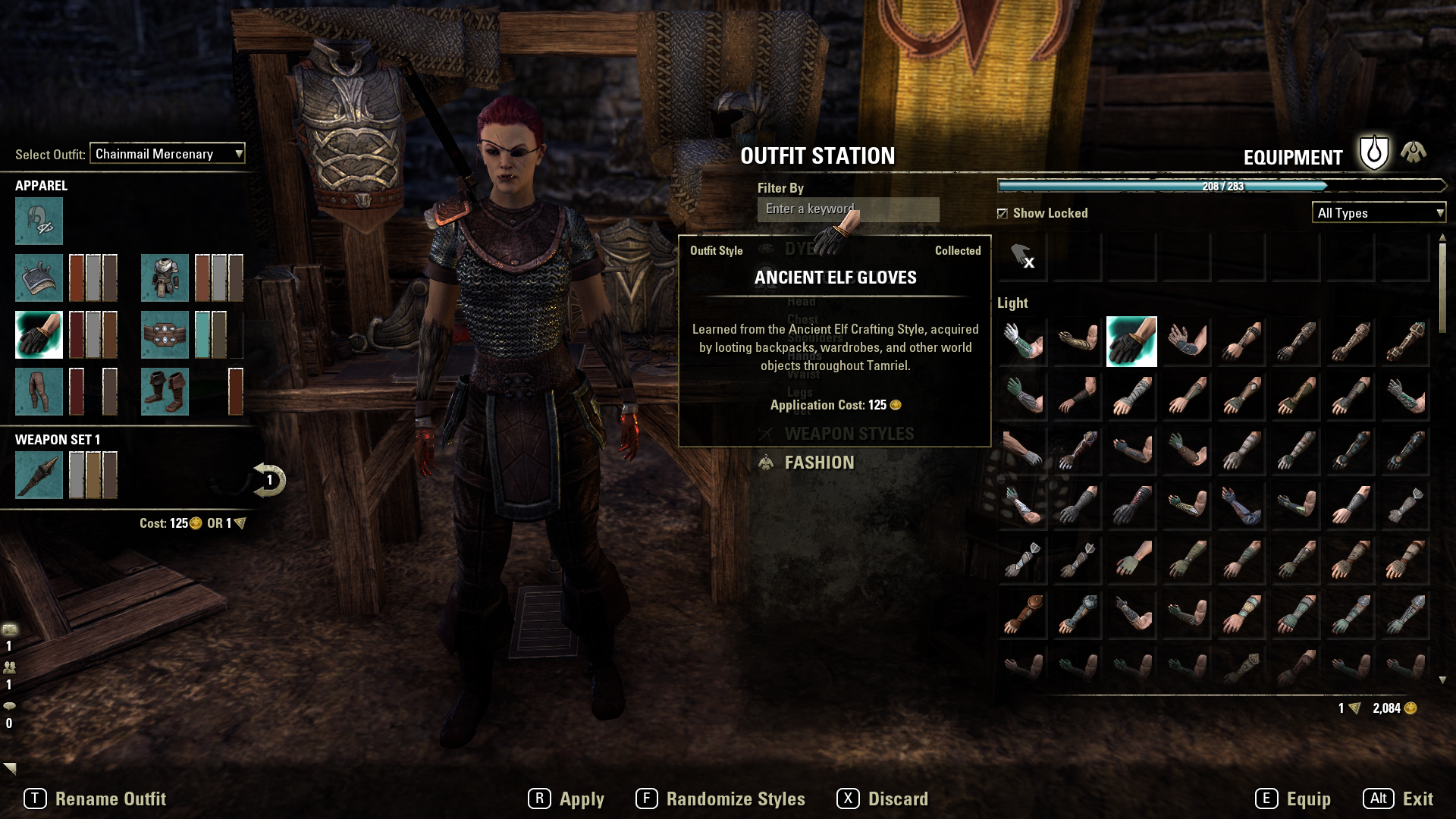Click the Apply button

click(x=566, y=799)
